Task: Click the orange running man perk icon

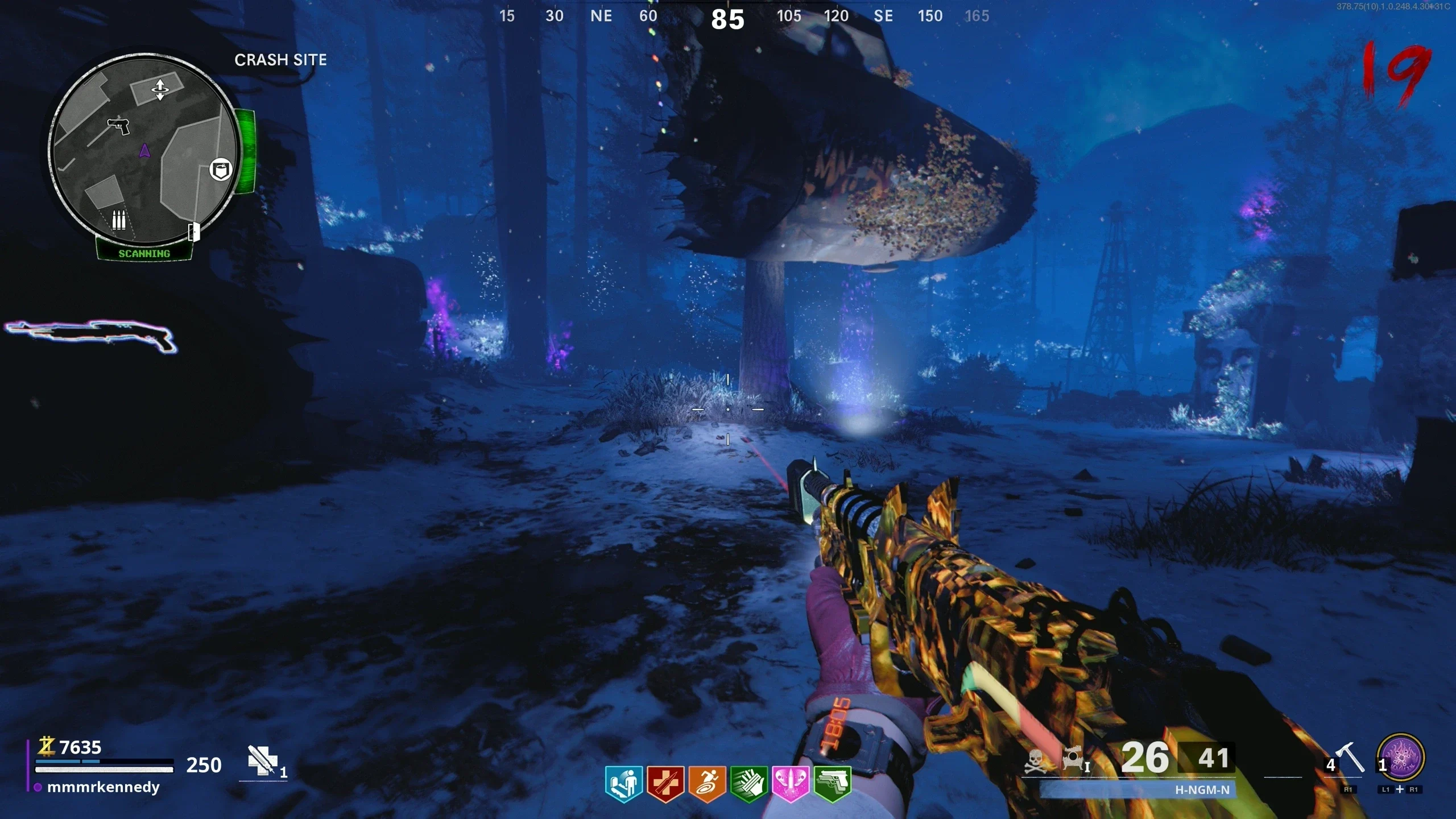Action: pyautogui.click(x=706, y=784)
